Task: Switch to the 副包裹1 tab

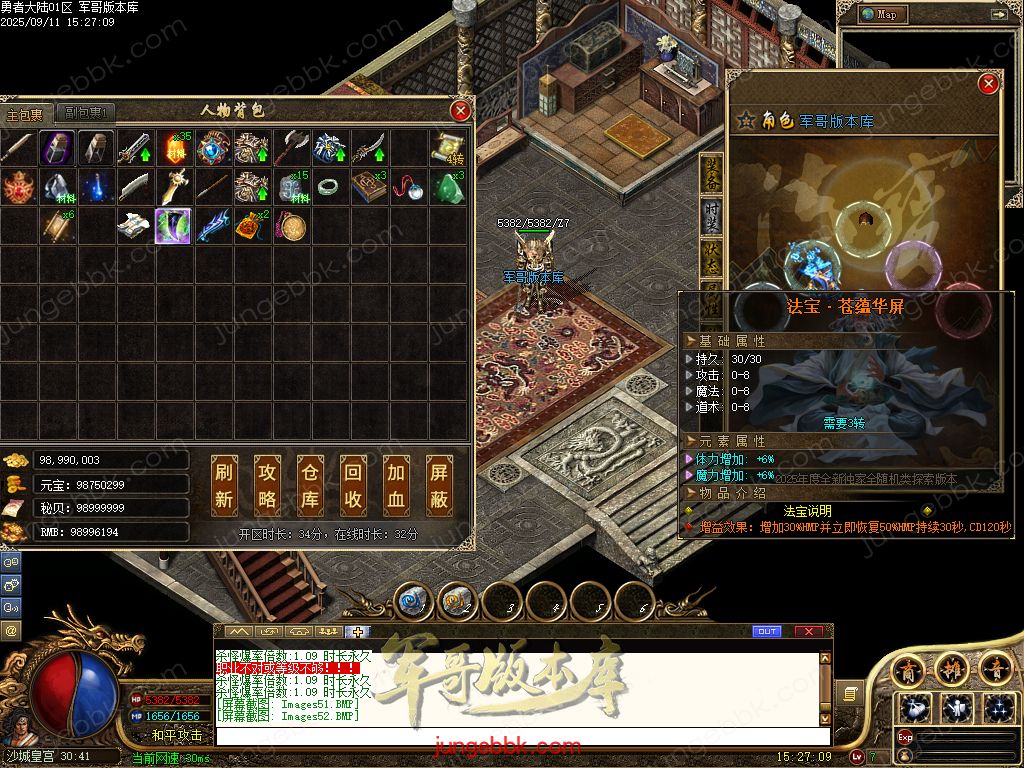Action: pos(84,113)
